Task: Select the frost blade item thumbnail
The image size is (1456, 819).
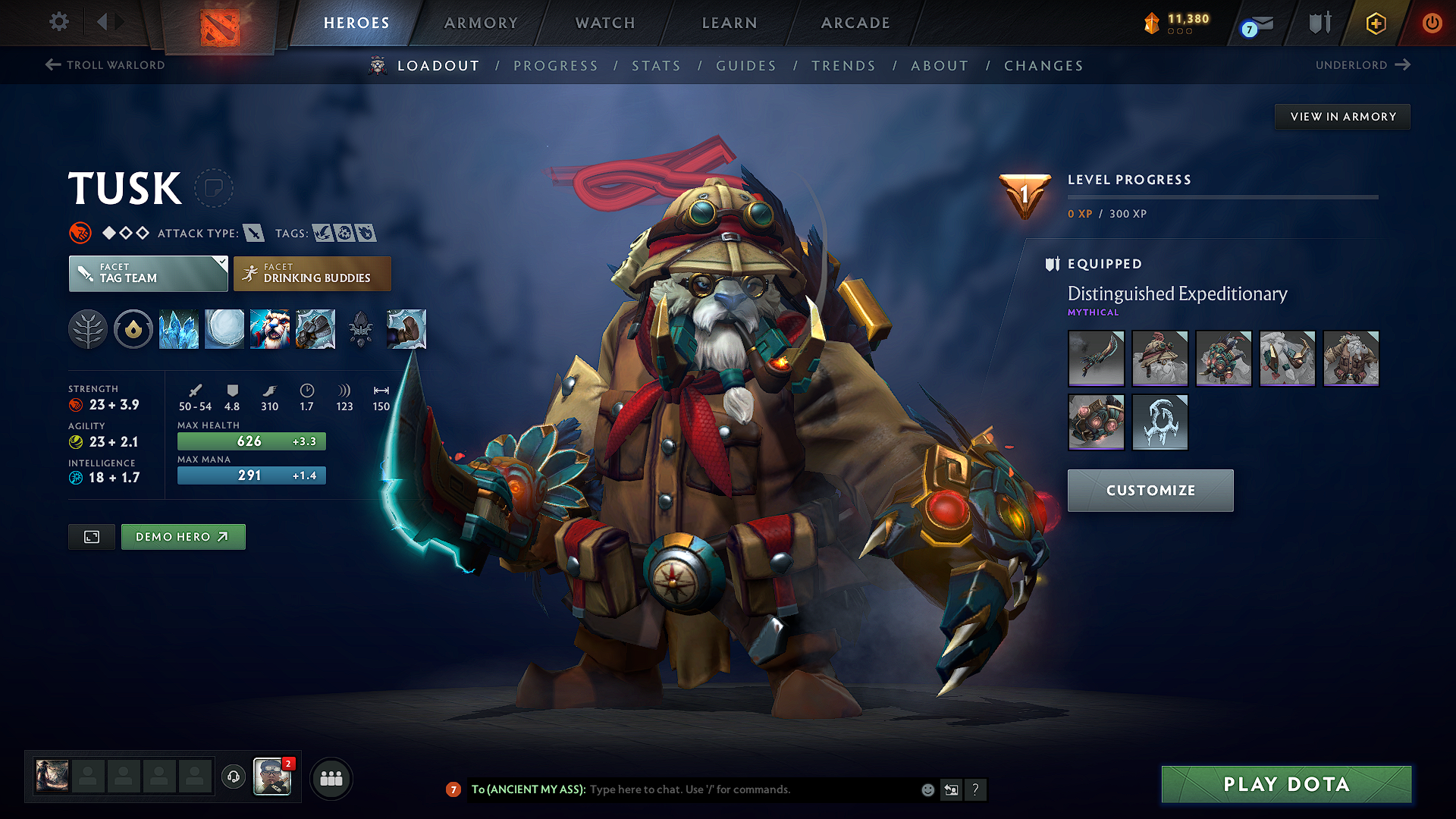Action: coord(1096,358)
